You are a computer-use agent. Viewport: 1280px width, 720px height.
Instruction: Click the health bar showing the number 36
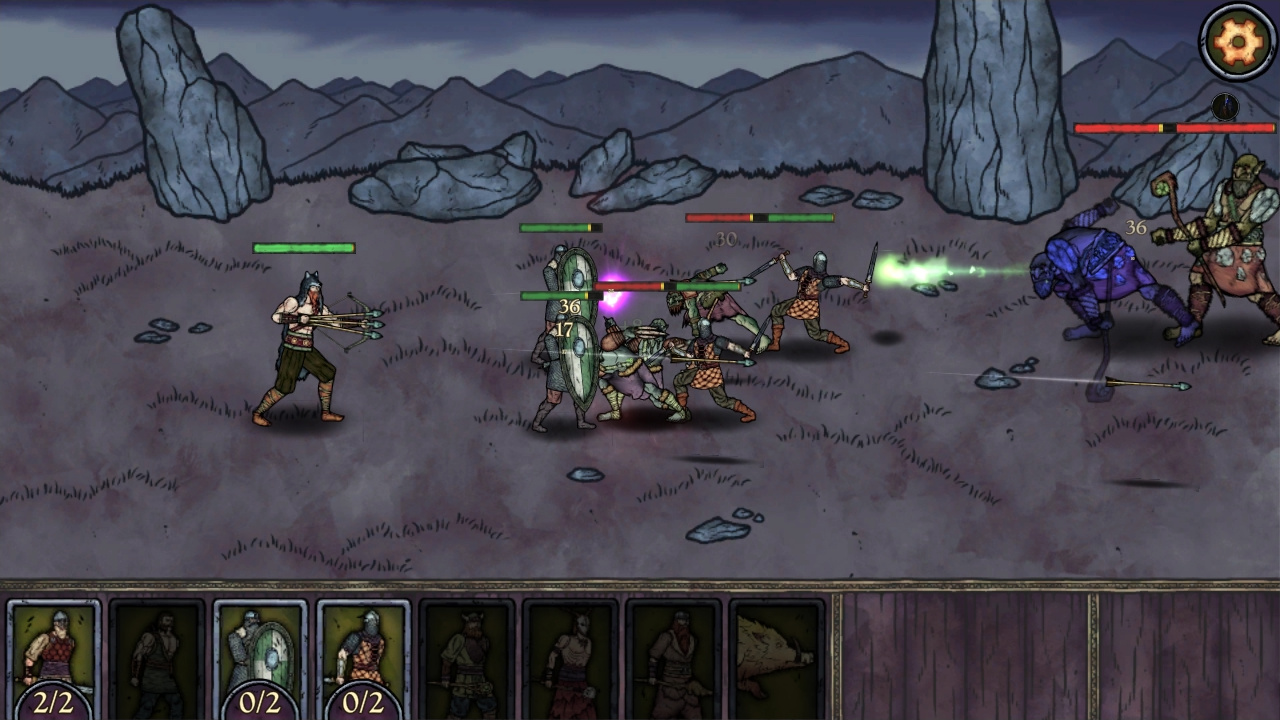coord(560,296)
